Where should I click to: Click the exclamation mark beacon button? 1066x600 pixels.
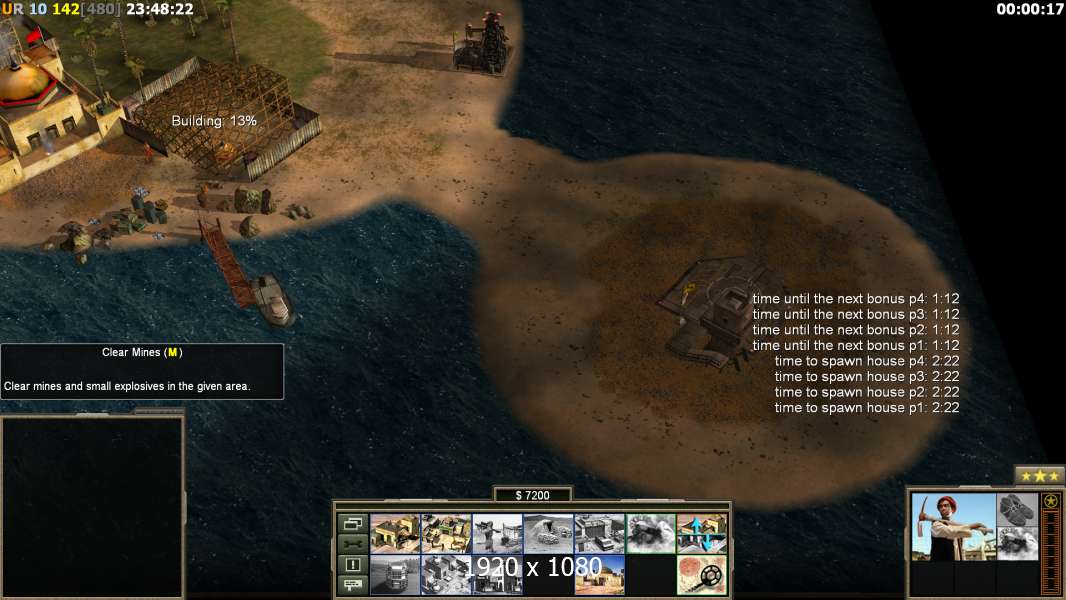(352, 565)
